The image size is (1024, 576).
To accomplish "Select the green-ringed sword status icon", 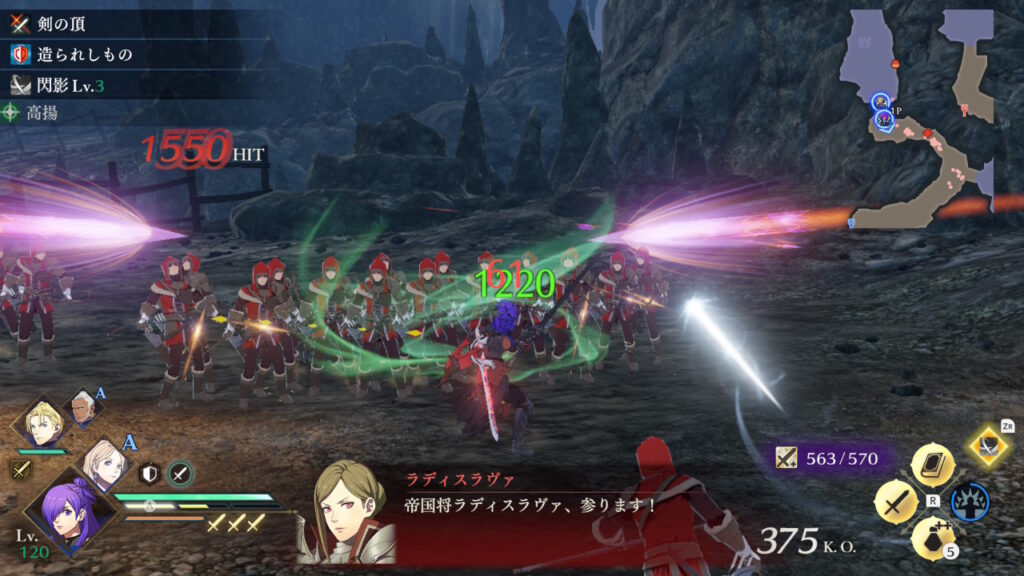I will tap(180, 473).
